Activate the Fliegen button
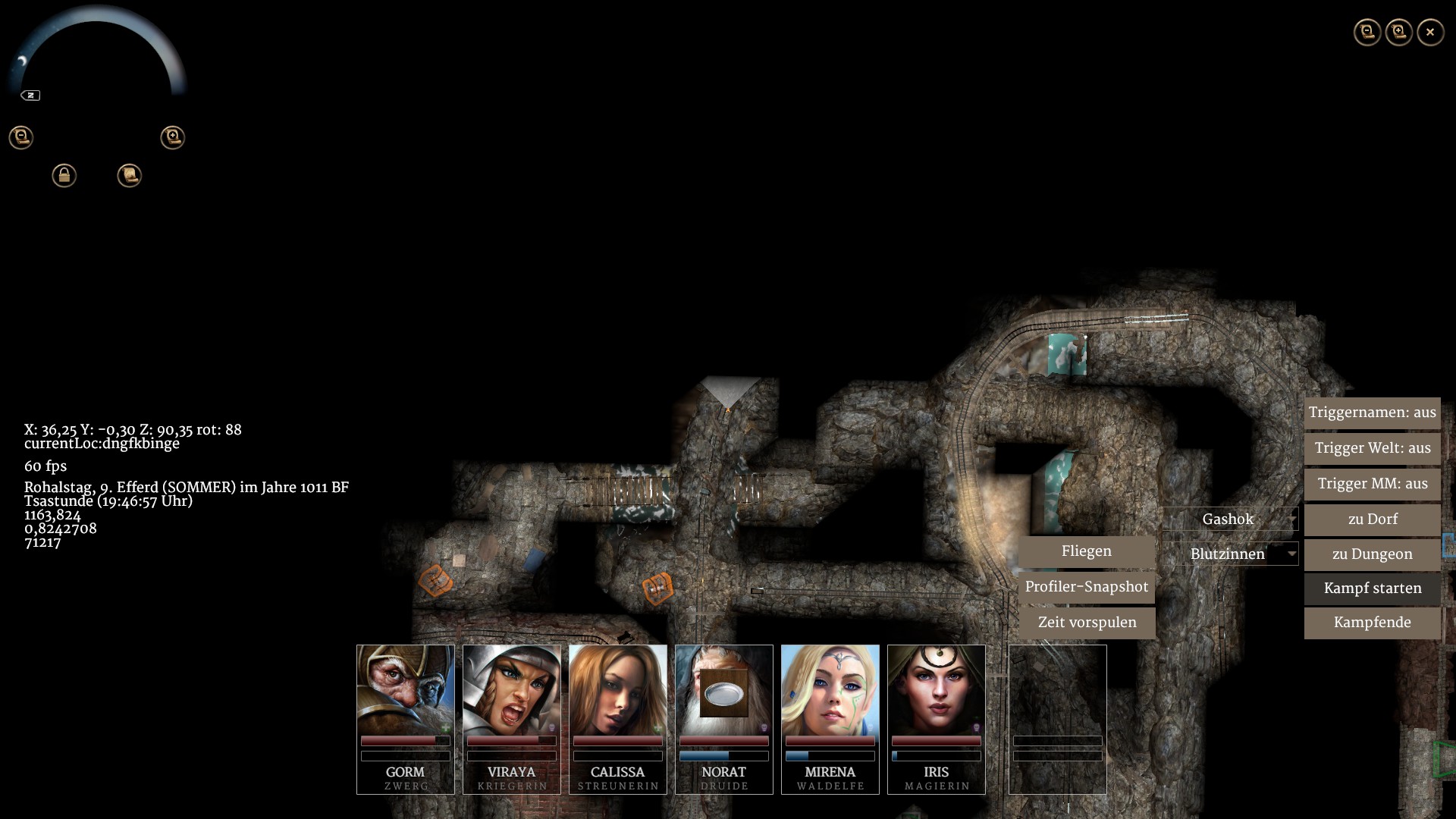1456x819 pixels. (1086, 551)
